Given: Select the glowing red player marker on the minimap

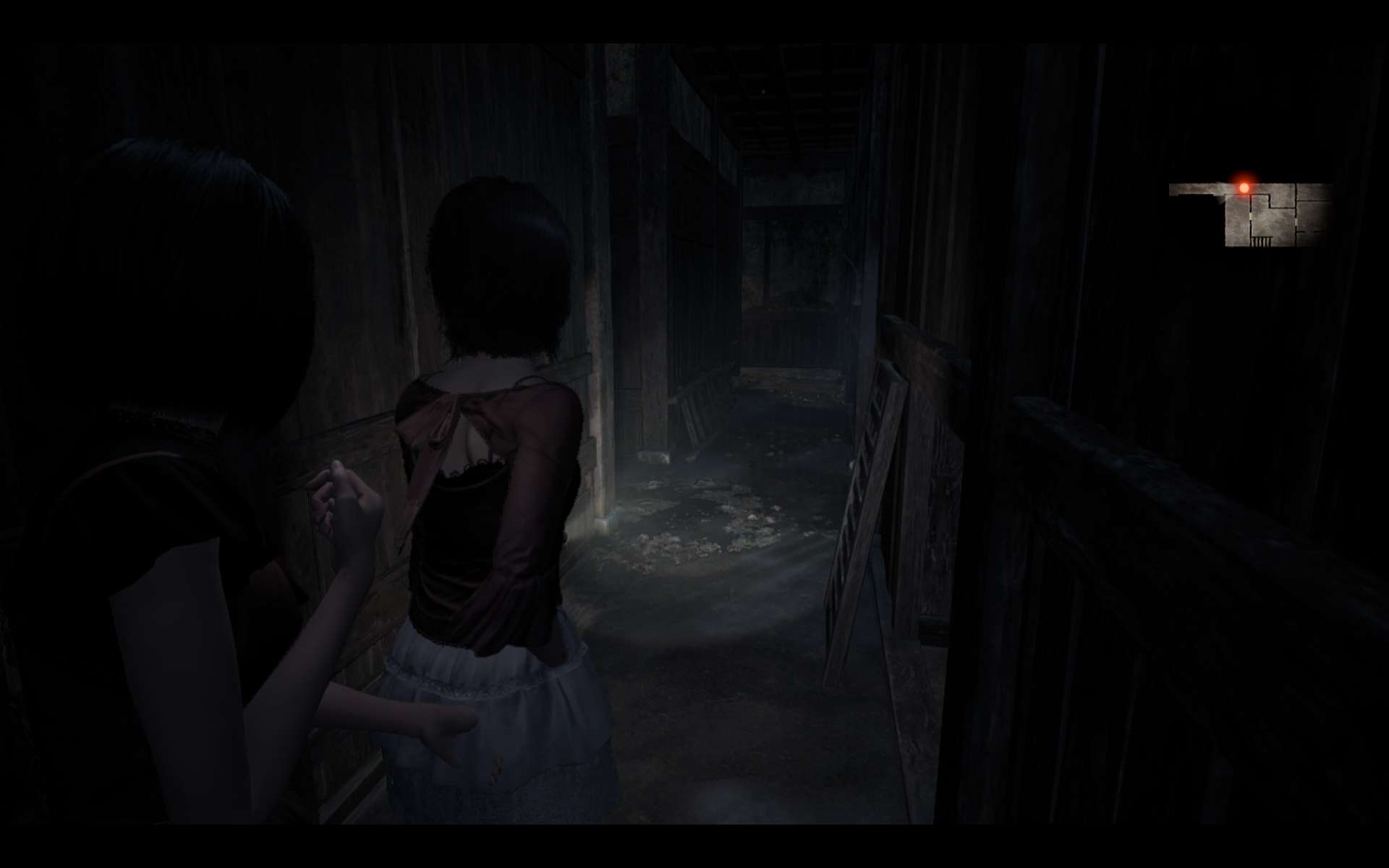Looking at the screenshot, I should click(x=1244, y=187).
